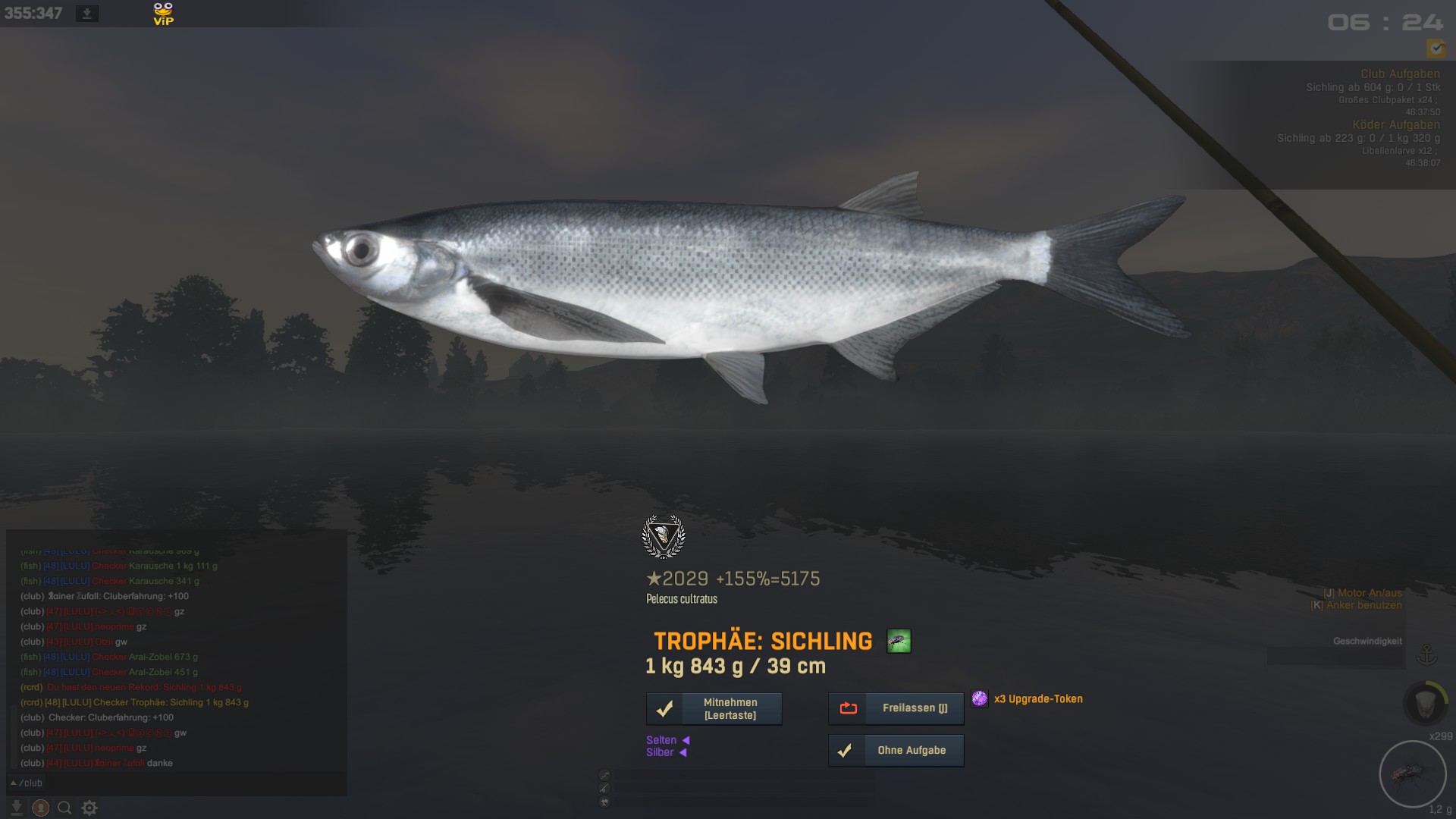Open the keepnet icon with progress ring
This screenshot has height=819, width=1456.
click(x=1426, y=703)
